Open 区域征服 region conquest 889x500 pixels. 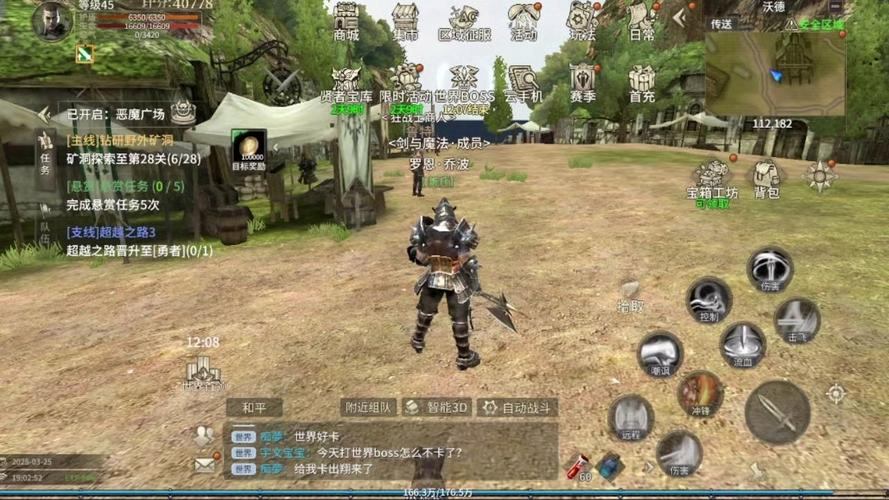tap(464, 20)
